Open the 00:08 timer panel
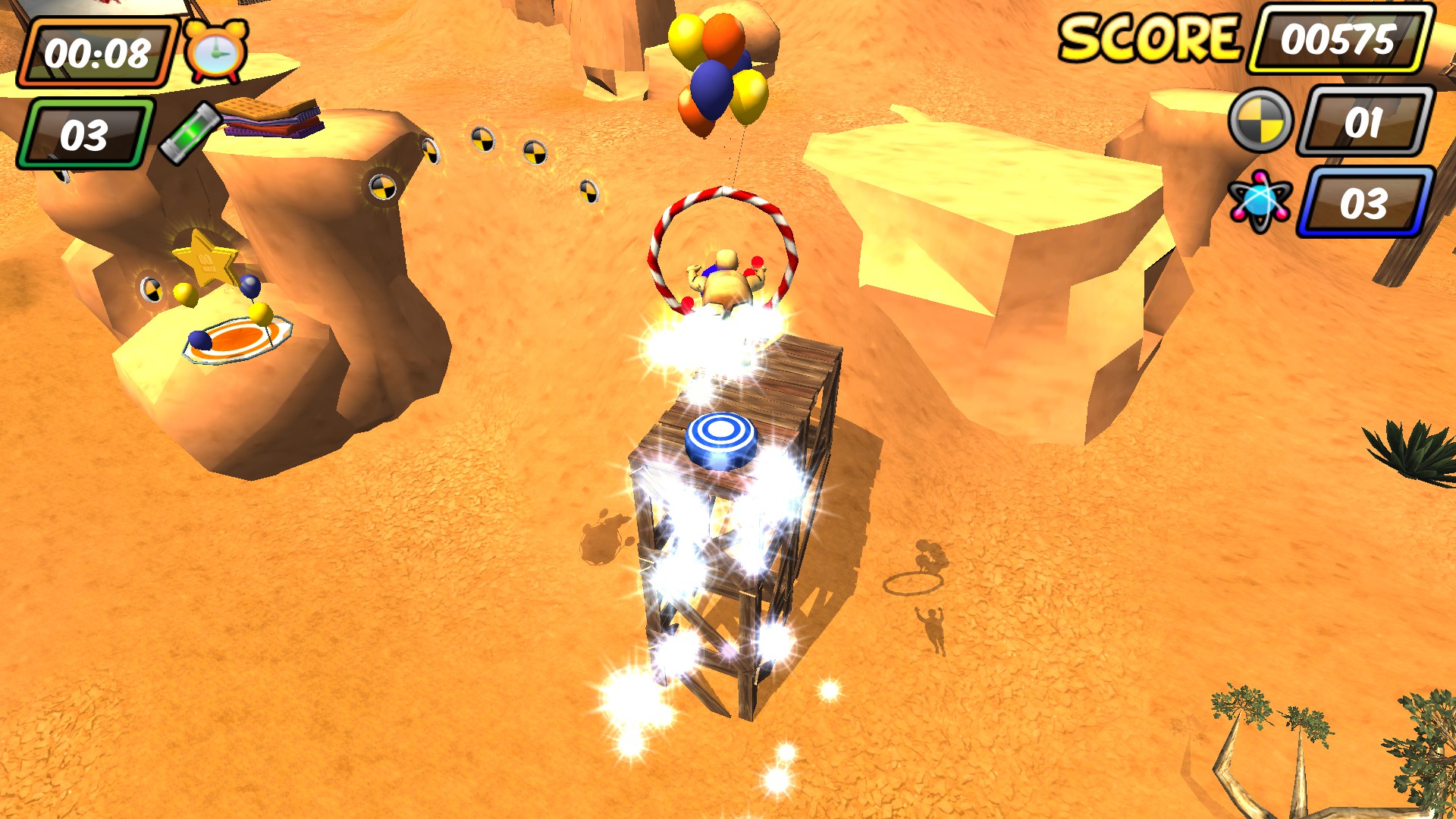 pos(97,51)
